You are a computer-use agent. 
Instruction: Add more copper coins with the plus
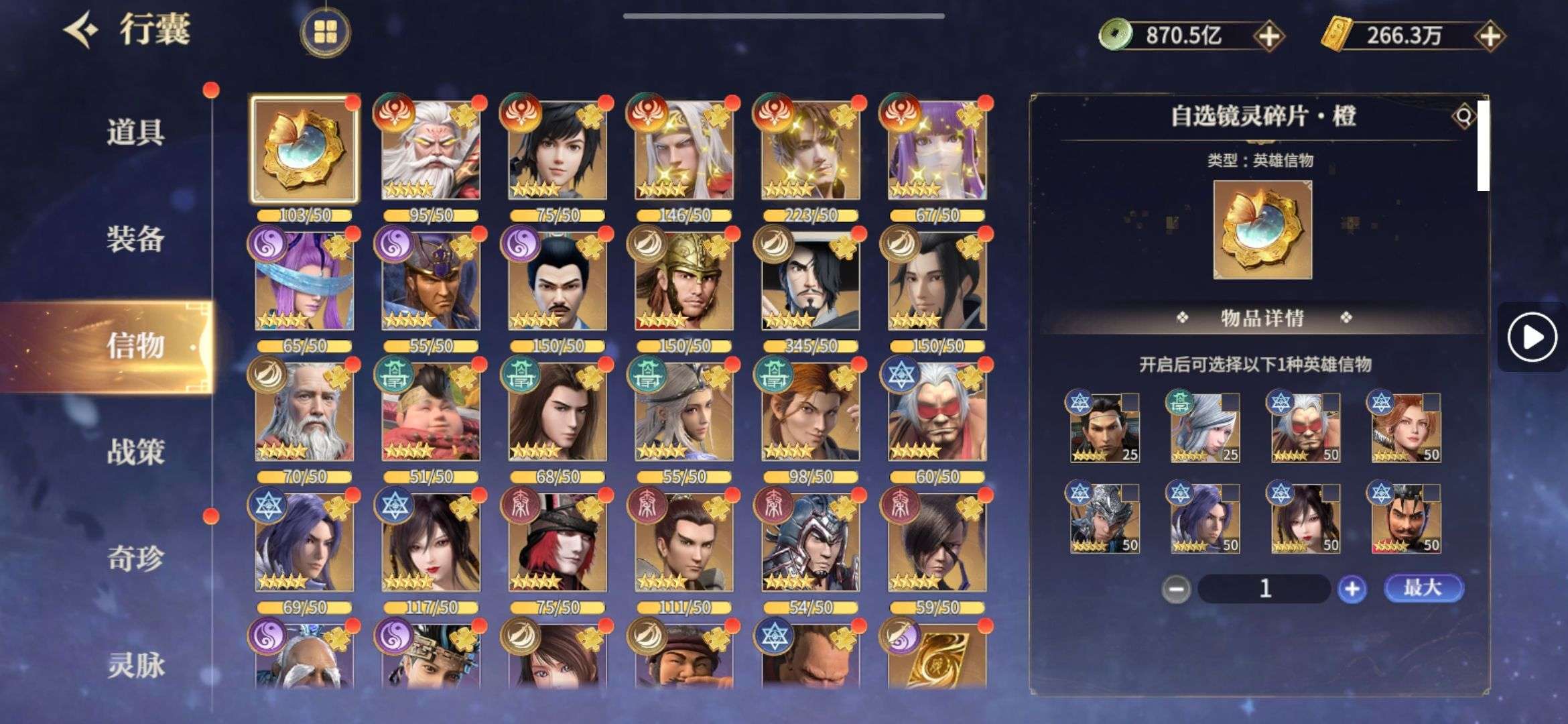1268,36
